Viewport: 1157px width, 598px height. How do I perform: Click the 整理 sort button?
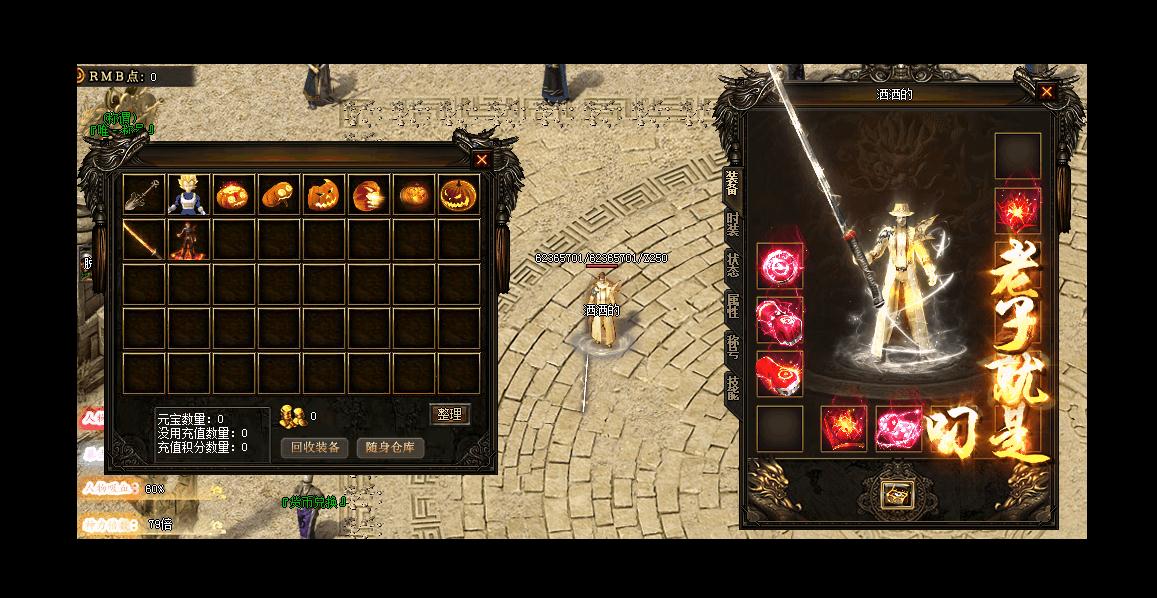click(x=449, y=414)
